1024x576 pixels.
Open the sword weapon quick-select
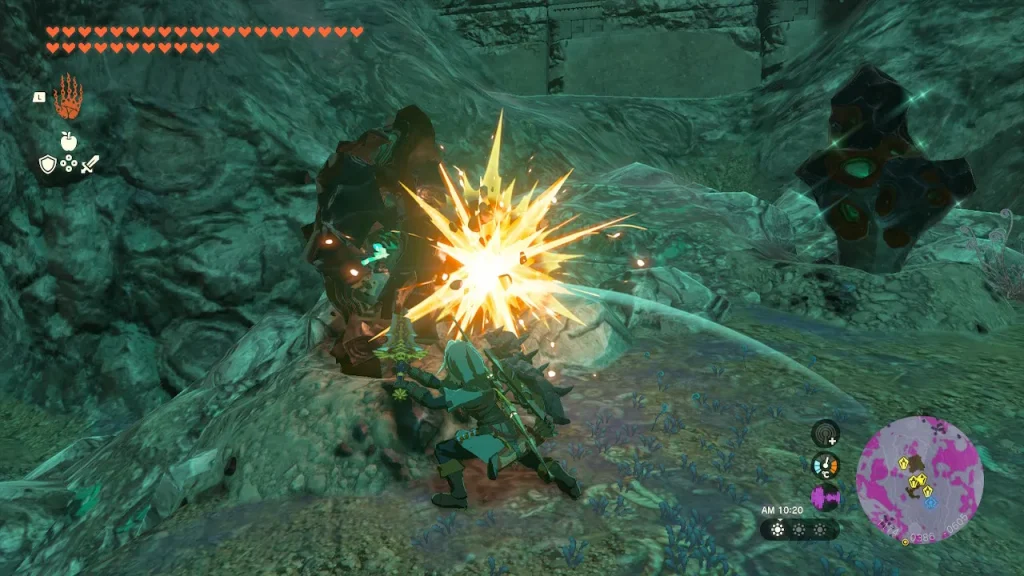click(x=88, y=165)
